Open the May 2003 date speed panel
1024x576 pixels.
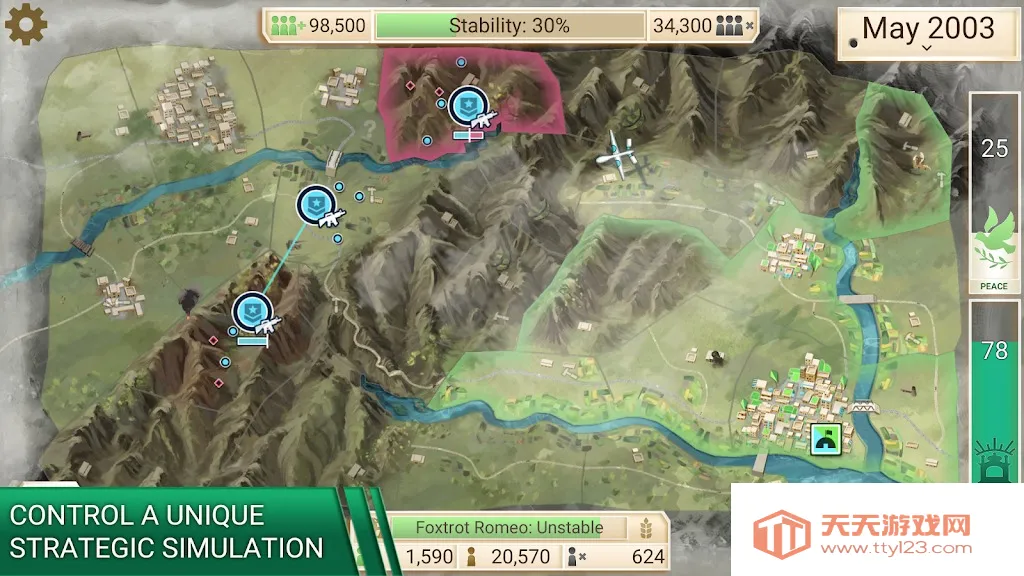928,31
